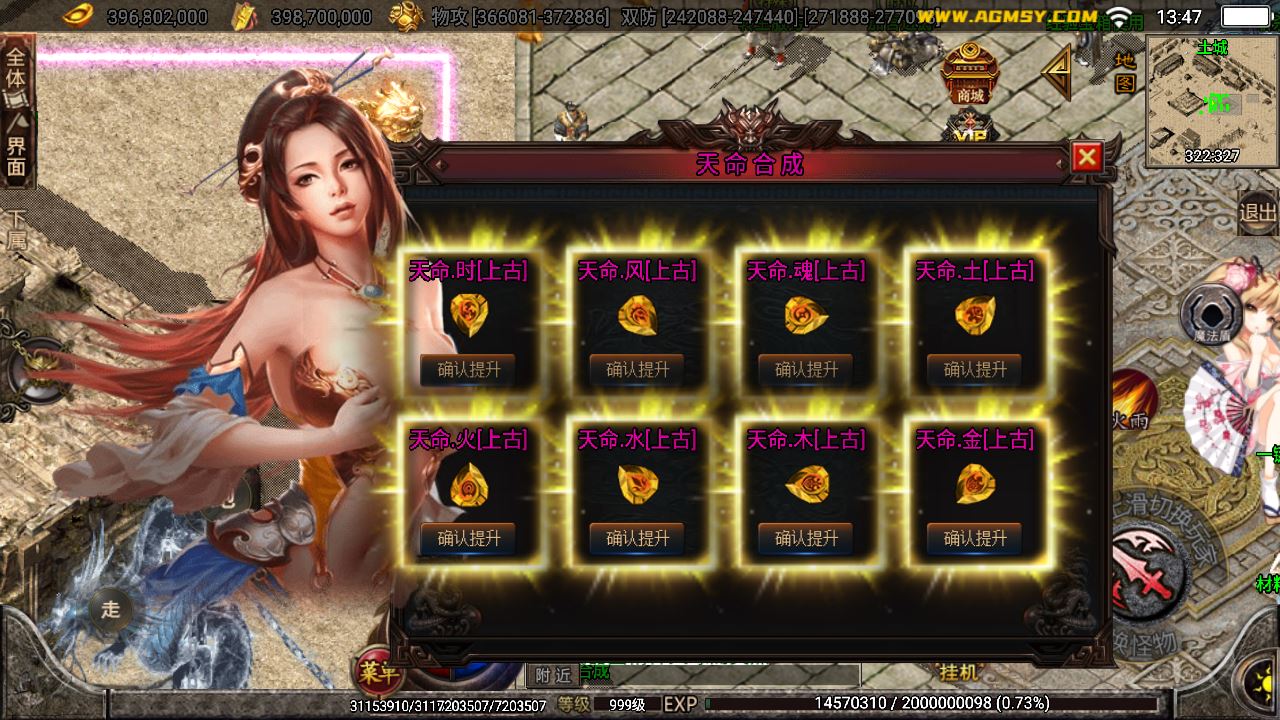Open the 下属 subordinates panel
This screenshot has height=720, width=1280.
pyautogui.click(x=16, y=228)
